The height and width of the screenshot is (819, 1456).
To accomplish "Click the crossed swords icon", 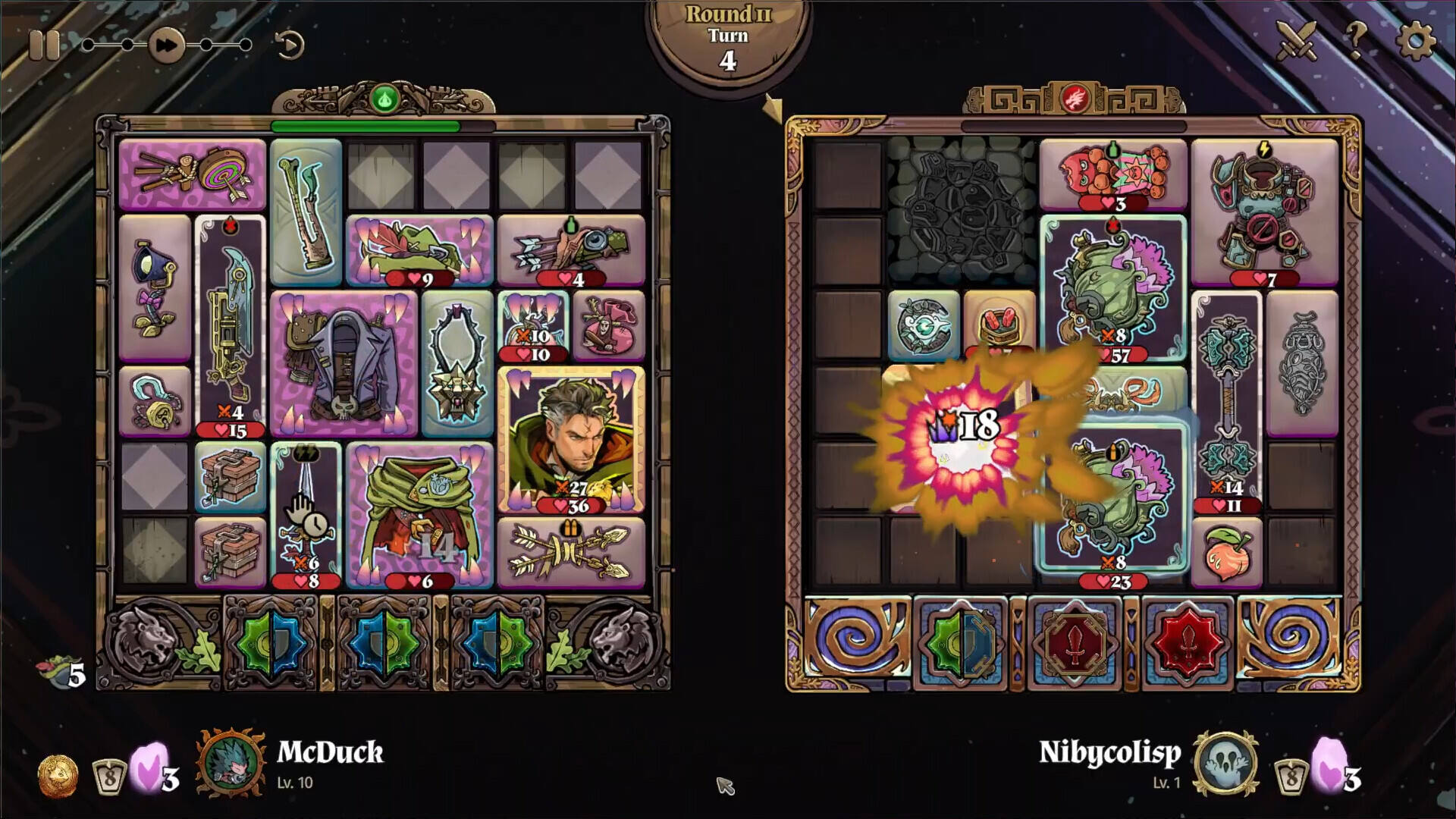I will pyautogui.click(x=1298, y=39).
